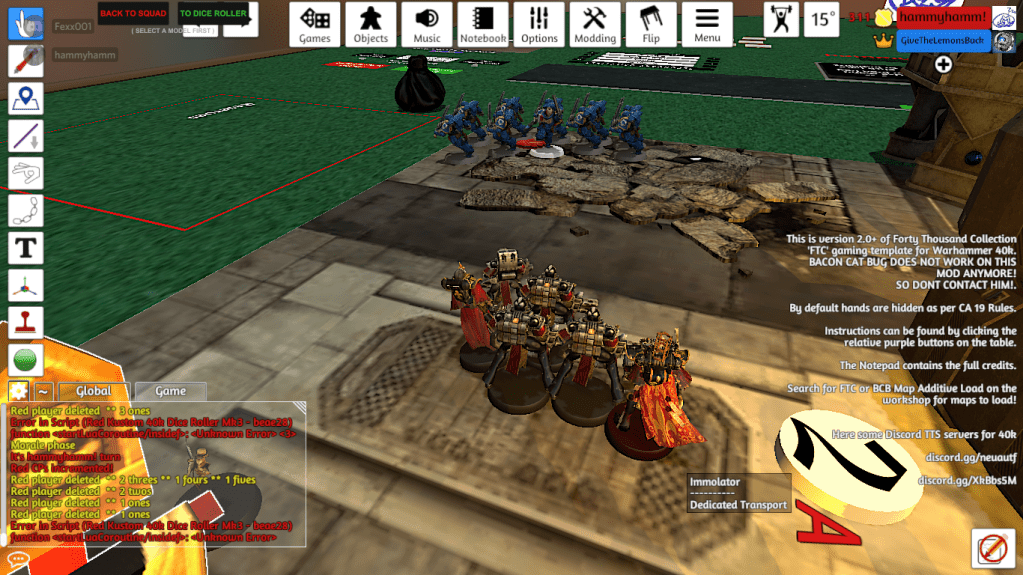
Task: Open the Options menu
Action: 539,24
